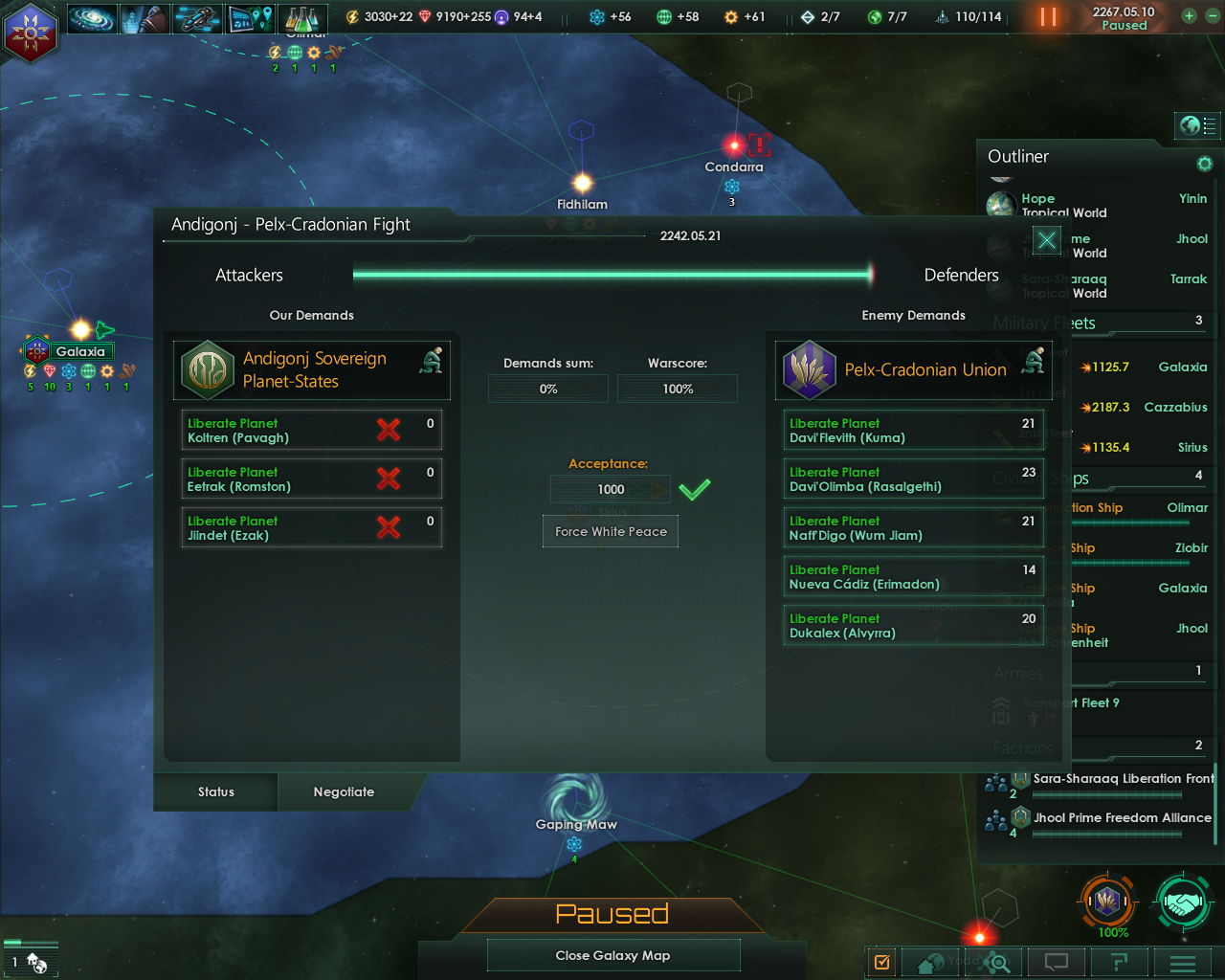Remove the Eetrak (Romston) demand with red cross
Viewport: 1225px width, 980px height.
(389, 479)
